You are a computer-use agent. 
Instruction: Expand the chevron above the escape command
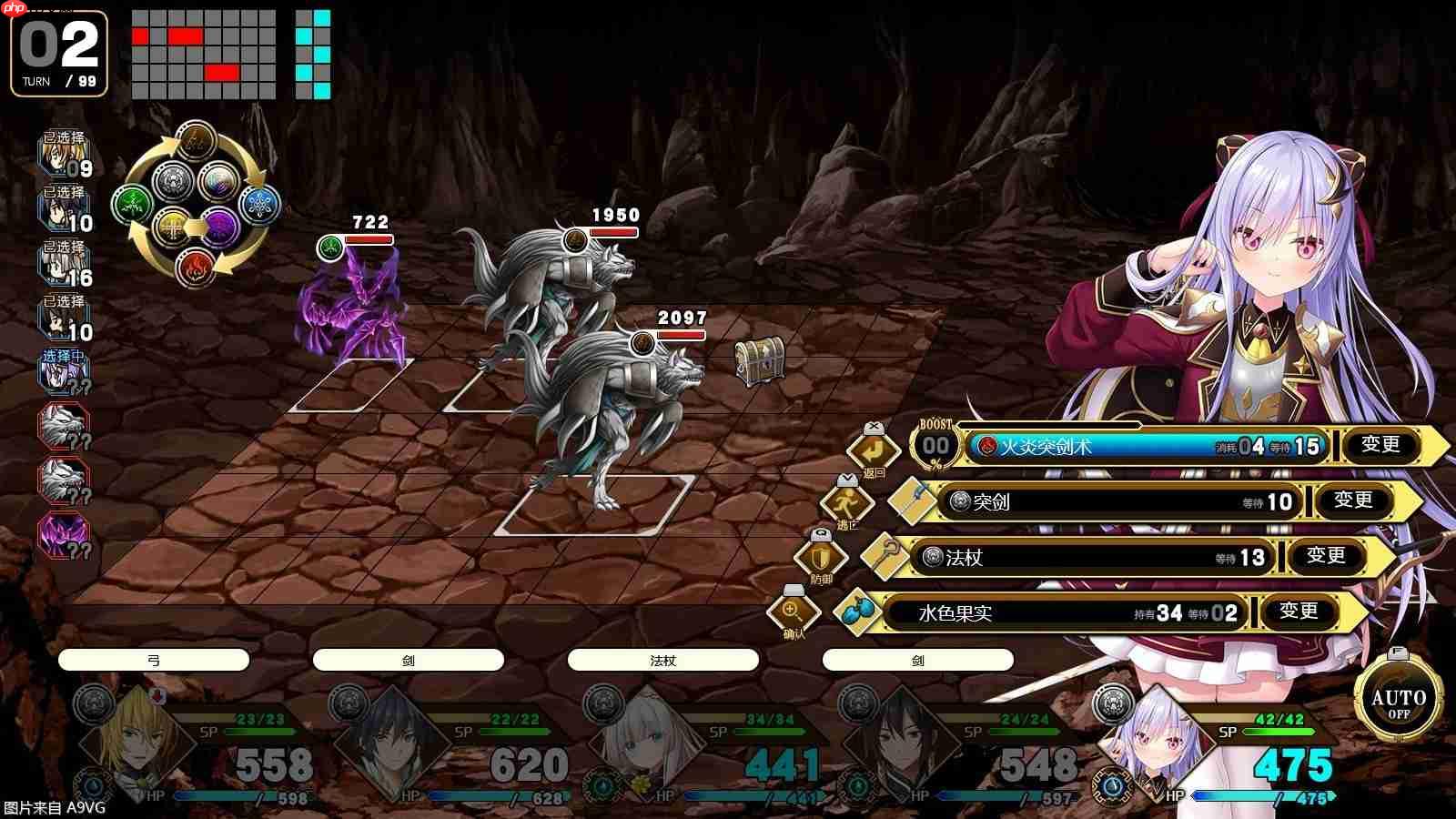(x=846, y=480)
